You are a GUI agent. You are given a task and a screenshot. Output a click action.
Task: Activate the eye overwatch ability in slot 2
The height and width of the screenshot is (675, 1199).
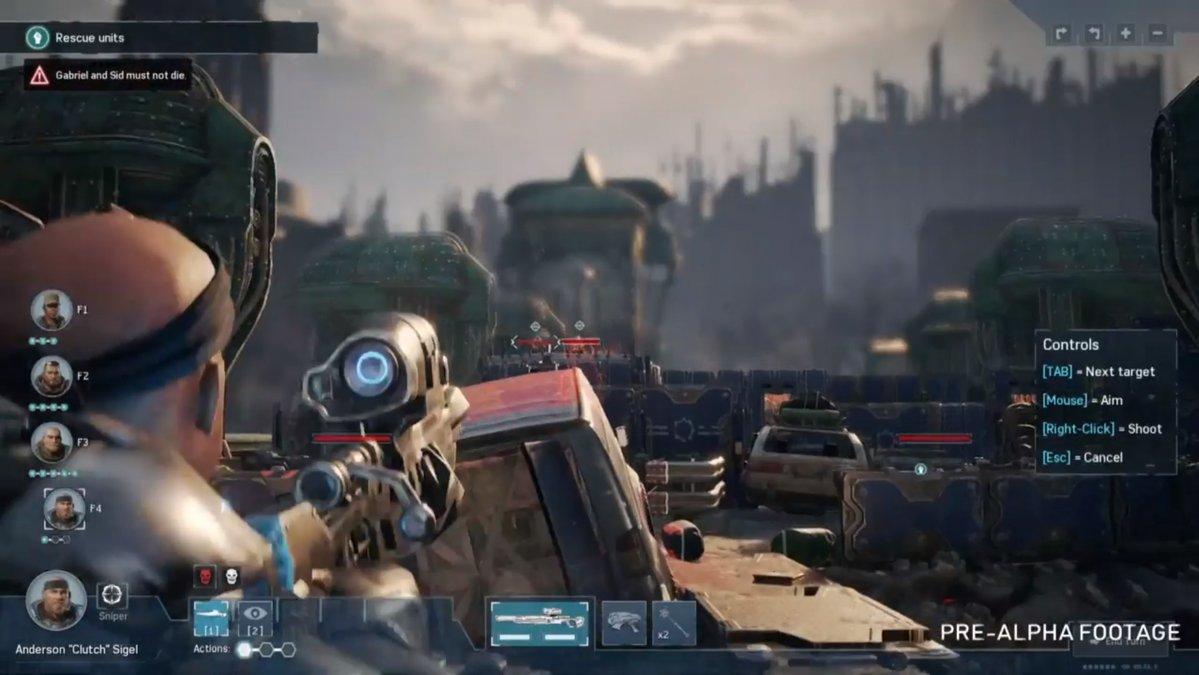click(255, 618)
